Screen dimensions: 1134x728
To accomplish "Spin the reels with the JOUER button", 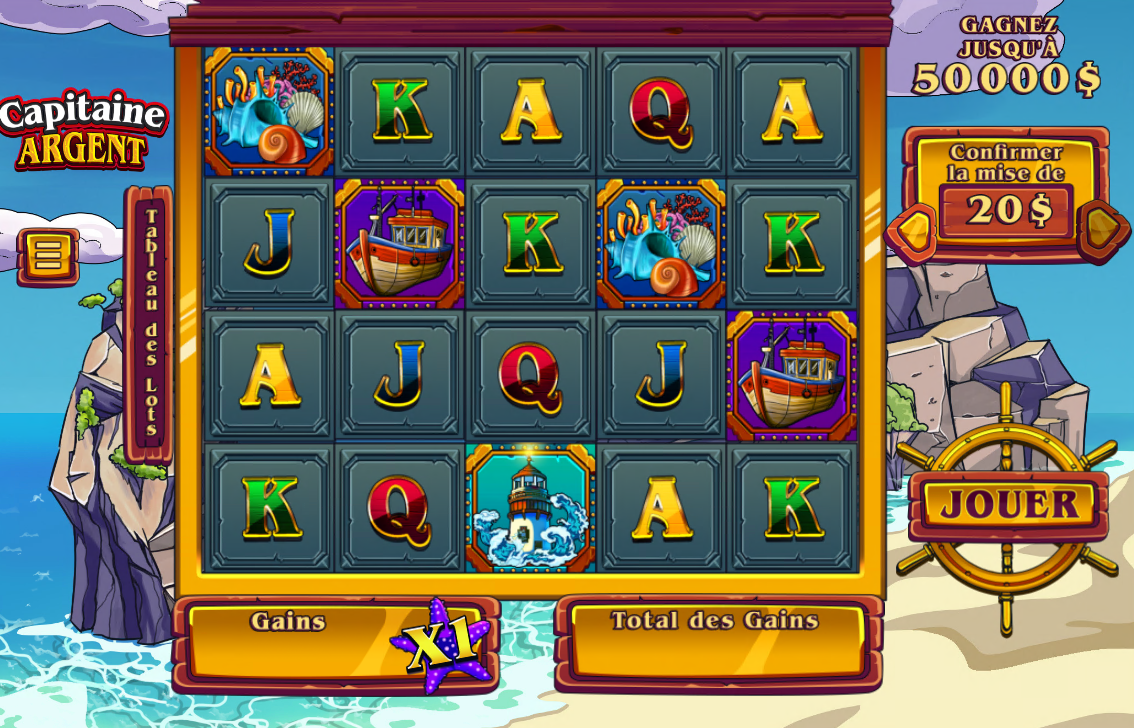I will (x=1009, y=505).
